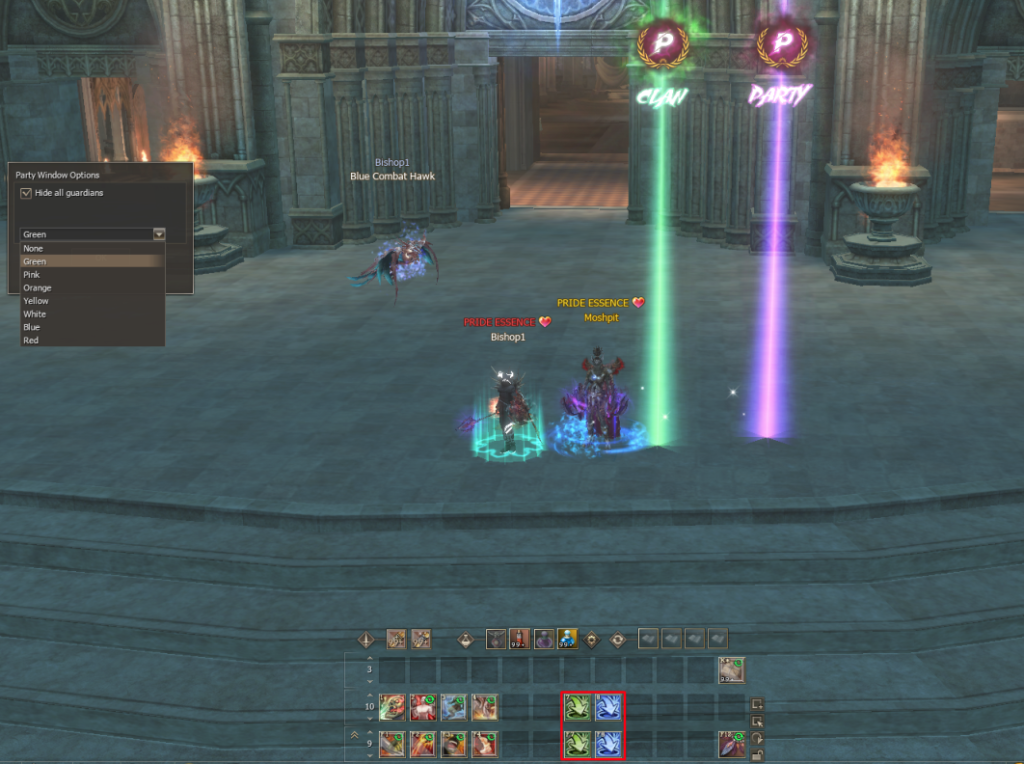The height and width of the screenshot is (764, 1024).
Task: Use the red potion with 99 count
Action: point(520,638)
